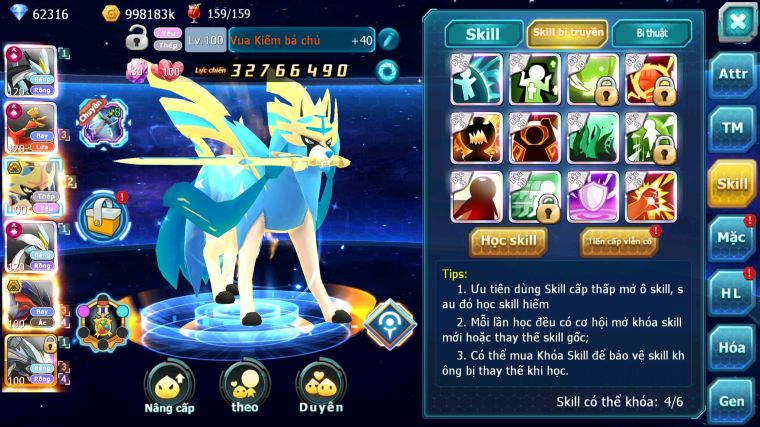Screen dimensions: 760x427
Task: Open the Hóa side tab
Action: point(732,347)
